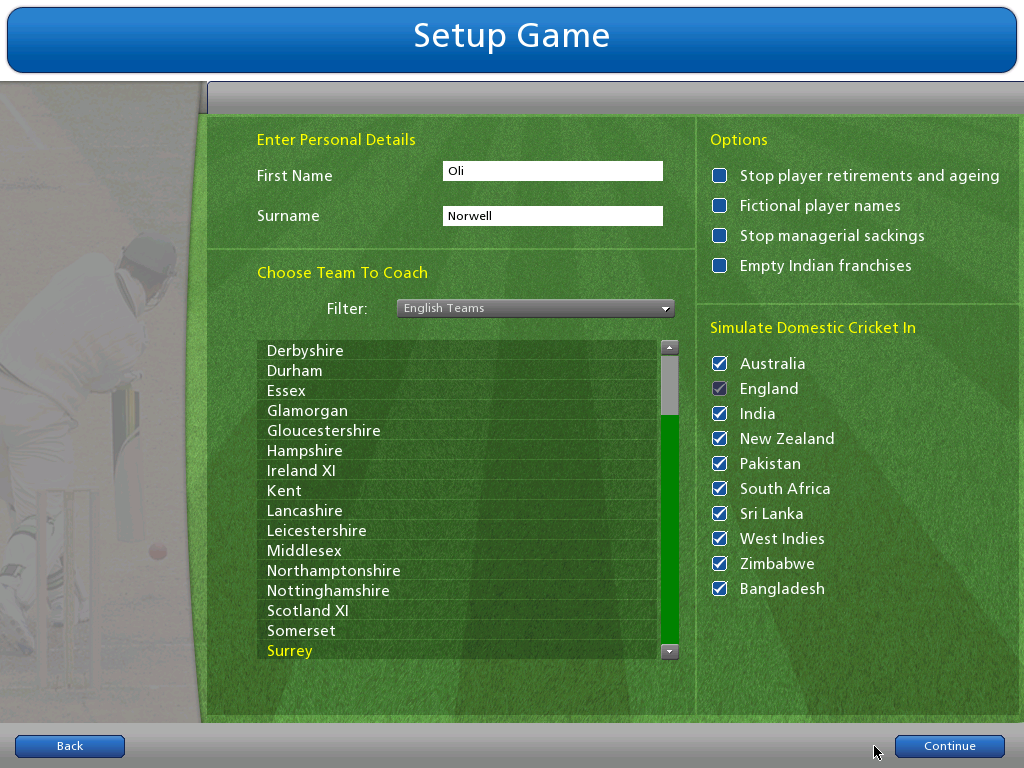Tick the Stop managerial sackings checkbox

point(719,236)
